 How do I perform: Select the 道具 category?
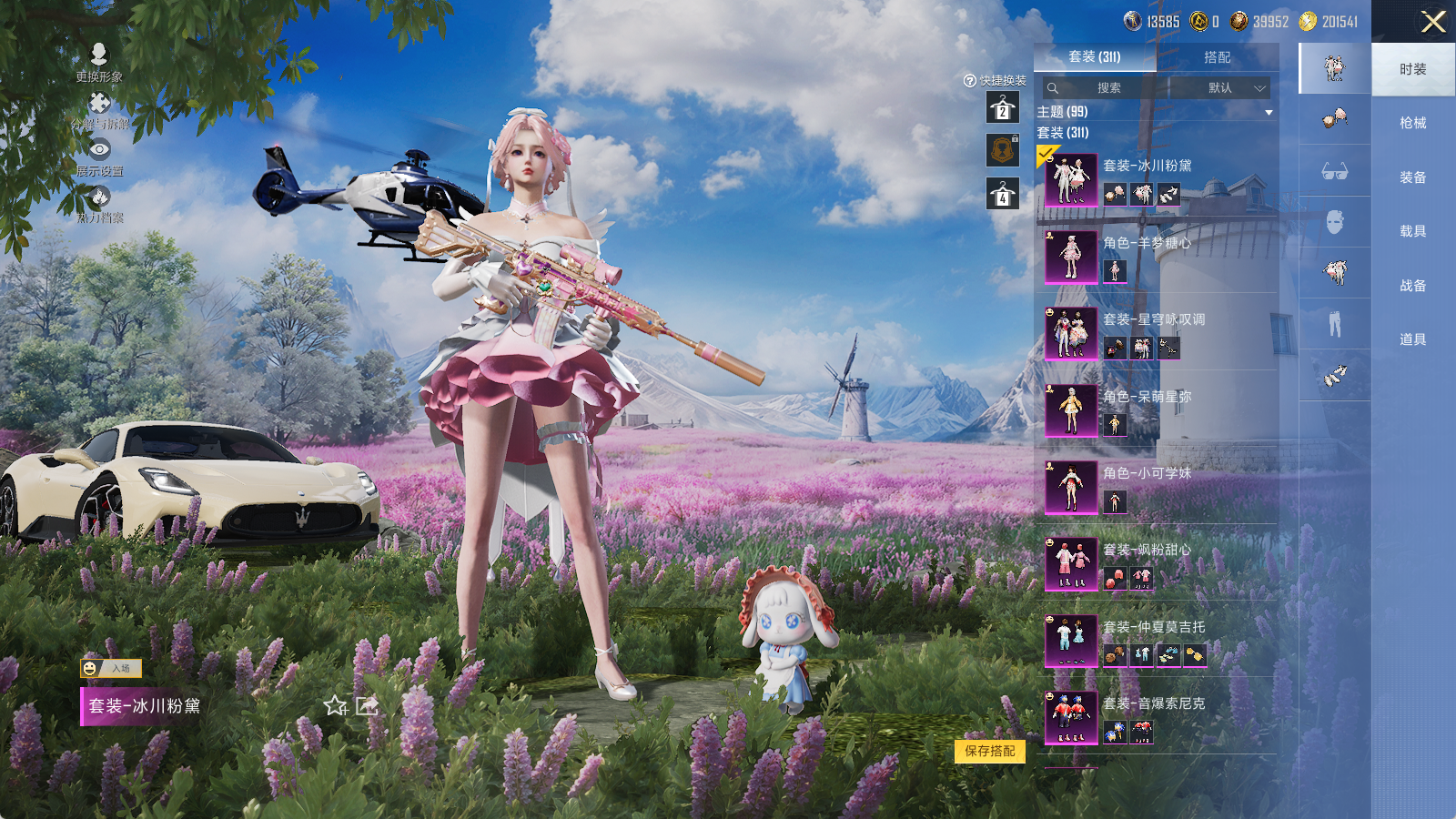(x=1412, y=339)
